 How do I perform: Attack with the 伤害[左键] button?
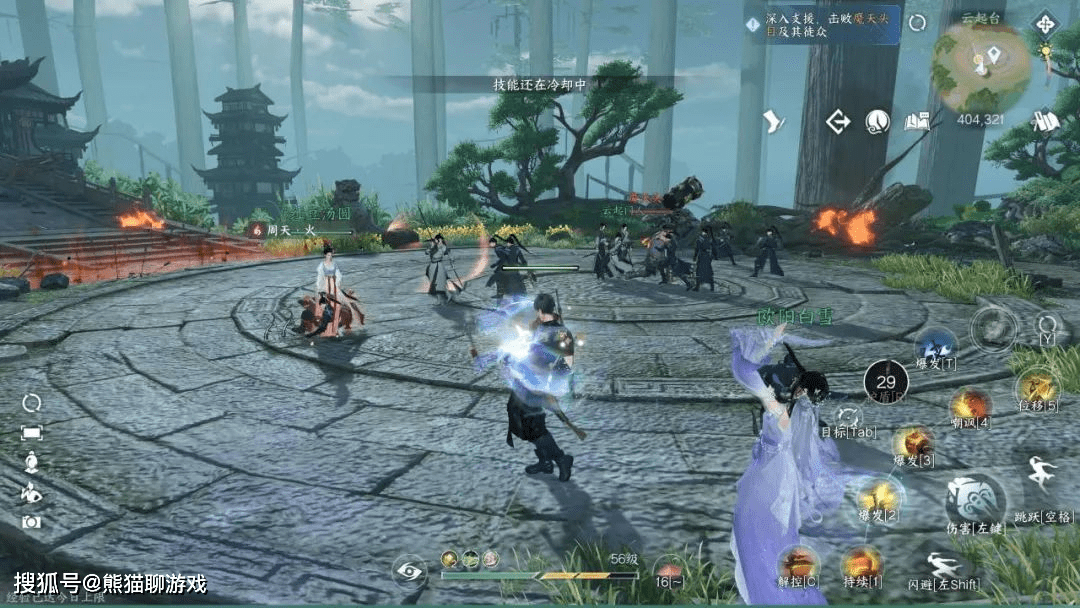pyautogui.click(x=973, y=496)
